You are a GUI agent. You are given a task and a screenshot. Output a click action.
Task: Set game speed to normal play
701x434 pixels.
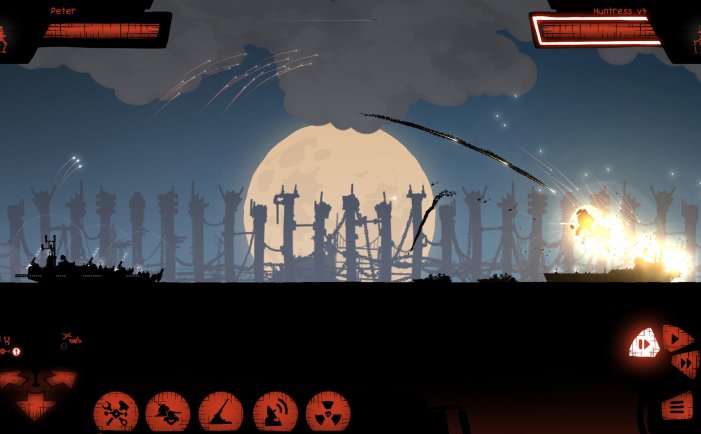pyautogui.click(x=677, y=338)
